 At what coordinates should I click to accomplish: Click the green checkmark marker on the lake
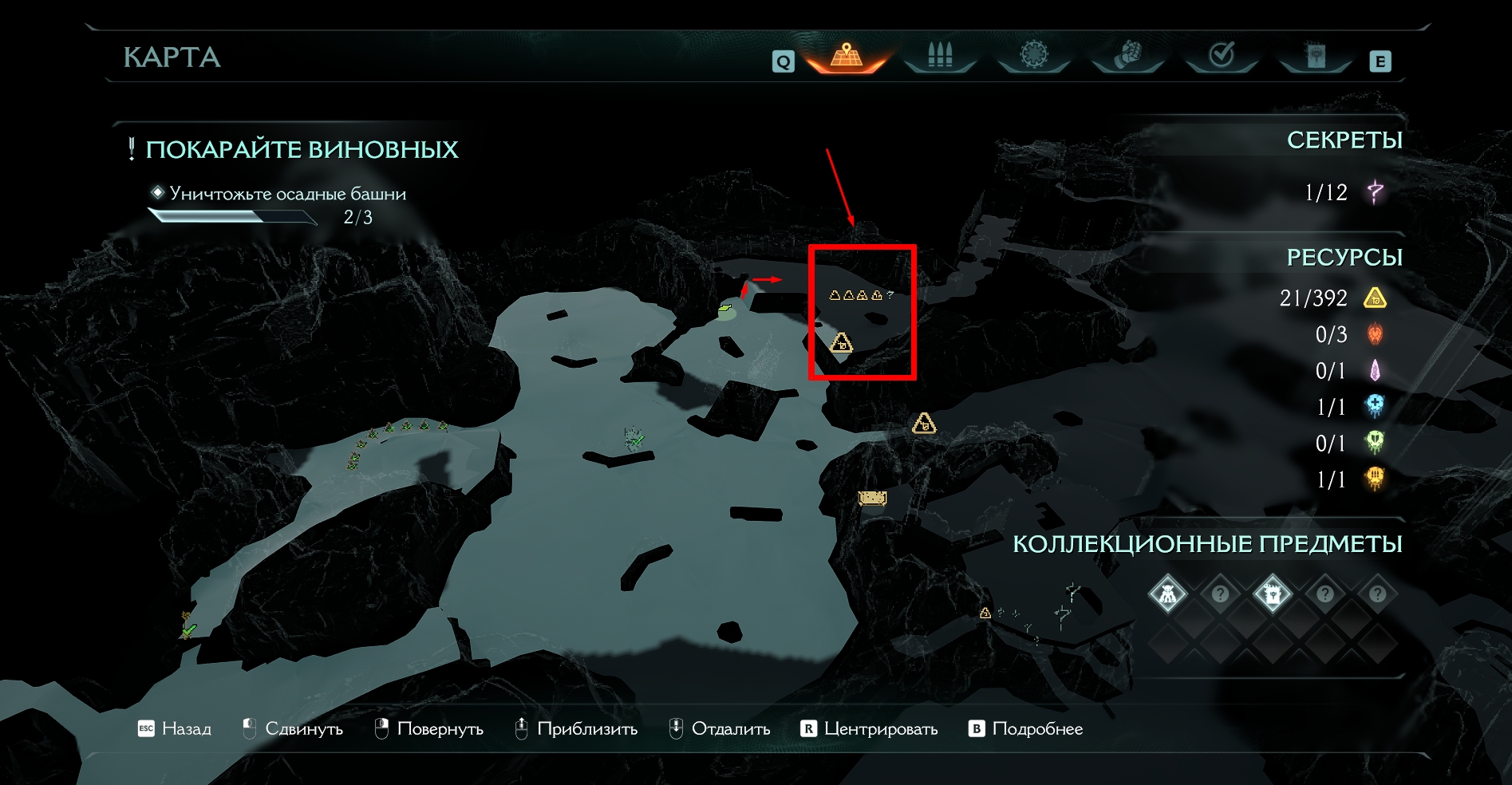[635, 439]
